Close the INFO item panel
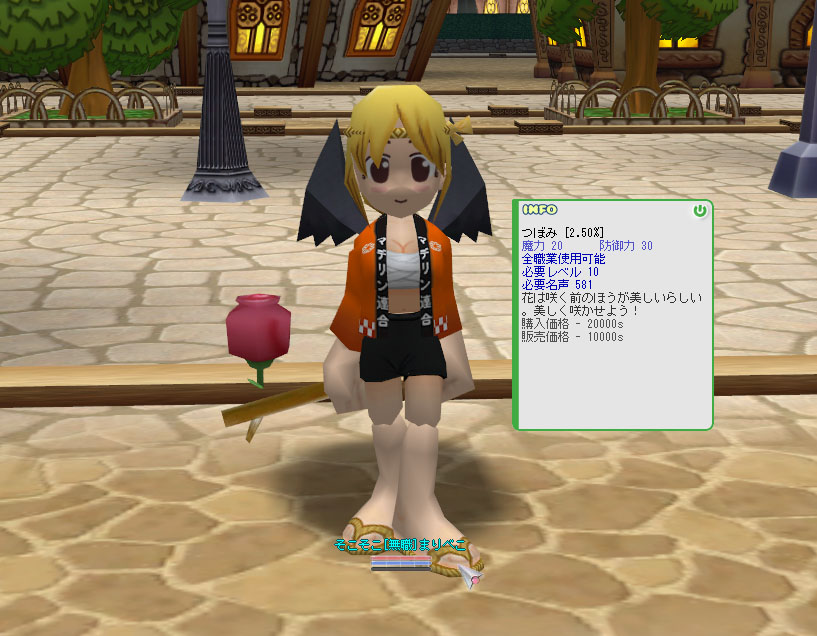 (x=699, y=211)
